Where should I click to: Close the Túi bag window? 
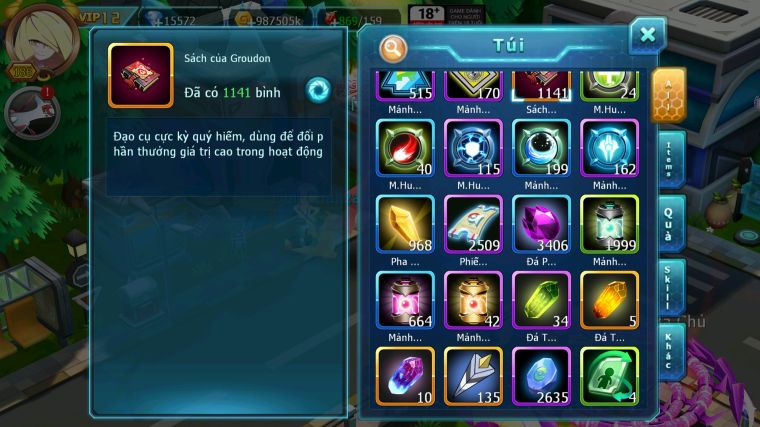point(647,35)
